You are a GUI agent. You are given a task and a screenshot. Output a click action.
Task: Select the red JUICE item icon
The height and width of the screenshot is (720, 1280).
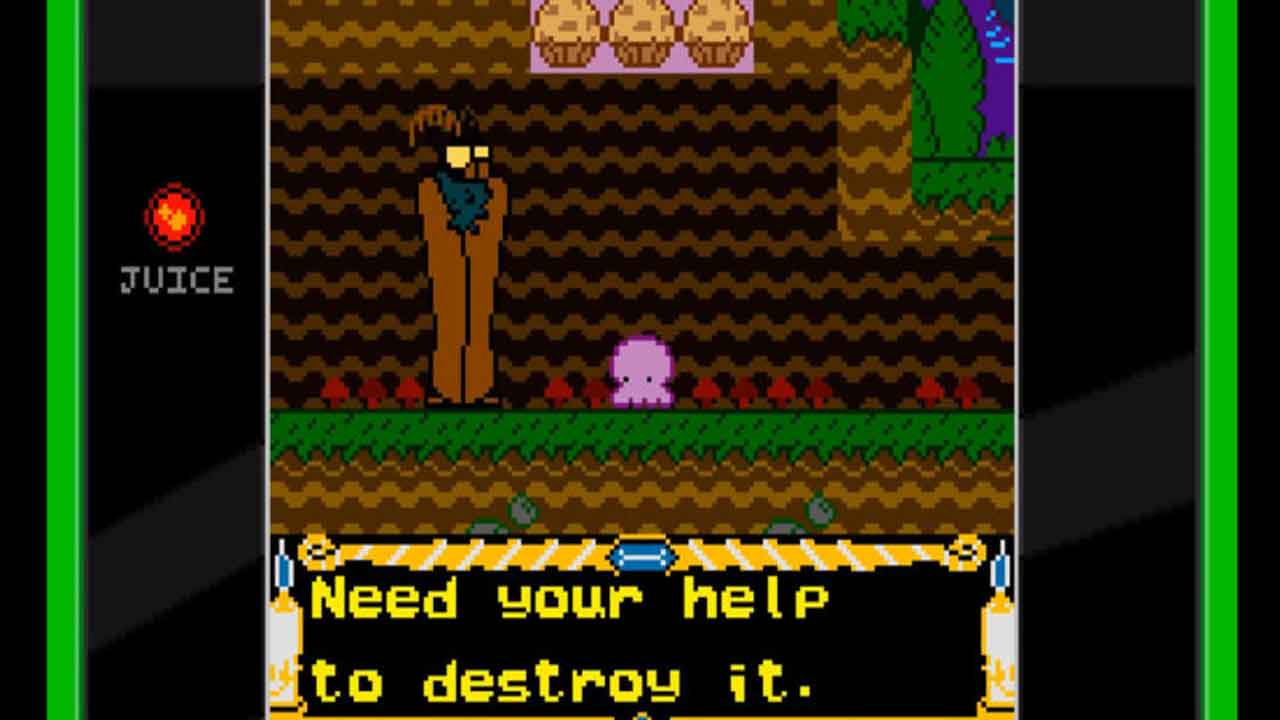coord(175,217)
